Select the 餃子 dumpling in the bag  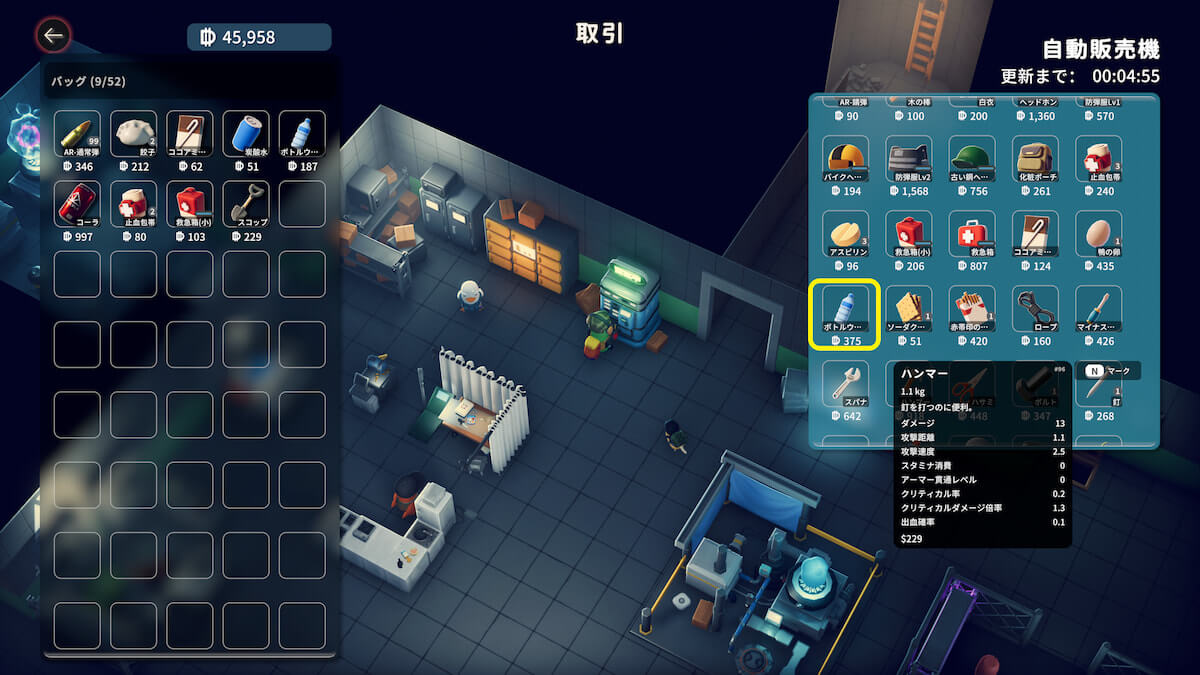(x=134, y=134)
